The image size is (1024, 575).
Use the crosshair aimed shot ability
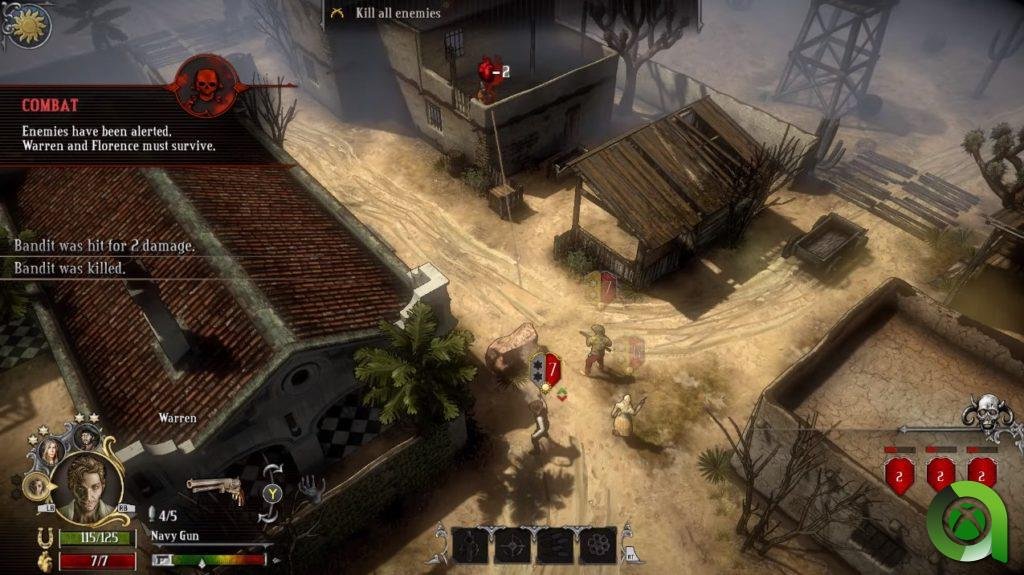tap(513, 545)
